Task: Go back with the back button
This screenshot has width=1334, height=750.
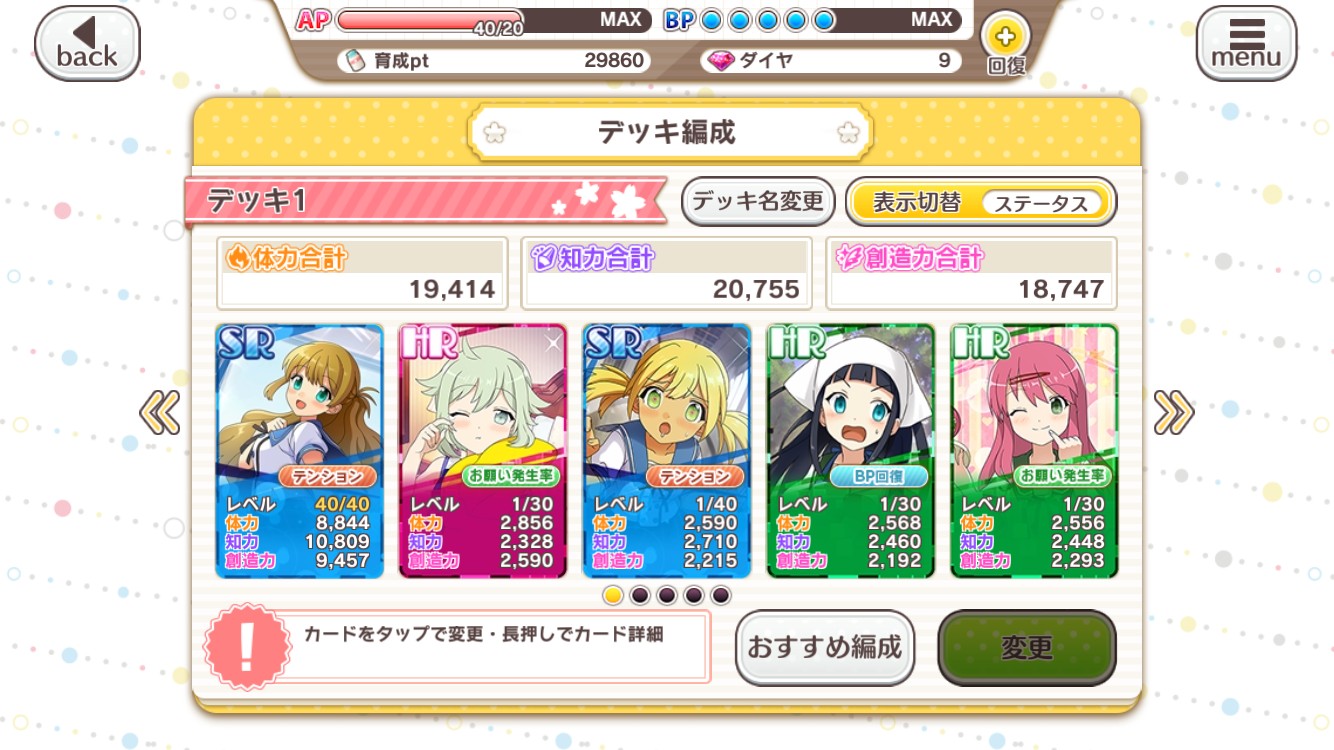Action: click(x=87, y=44)
